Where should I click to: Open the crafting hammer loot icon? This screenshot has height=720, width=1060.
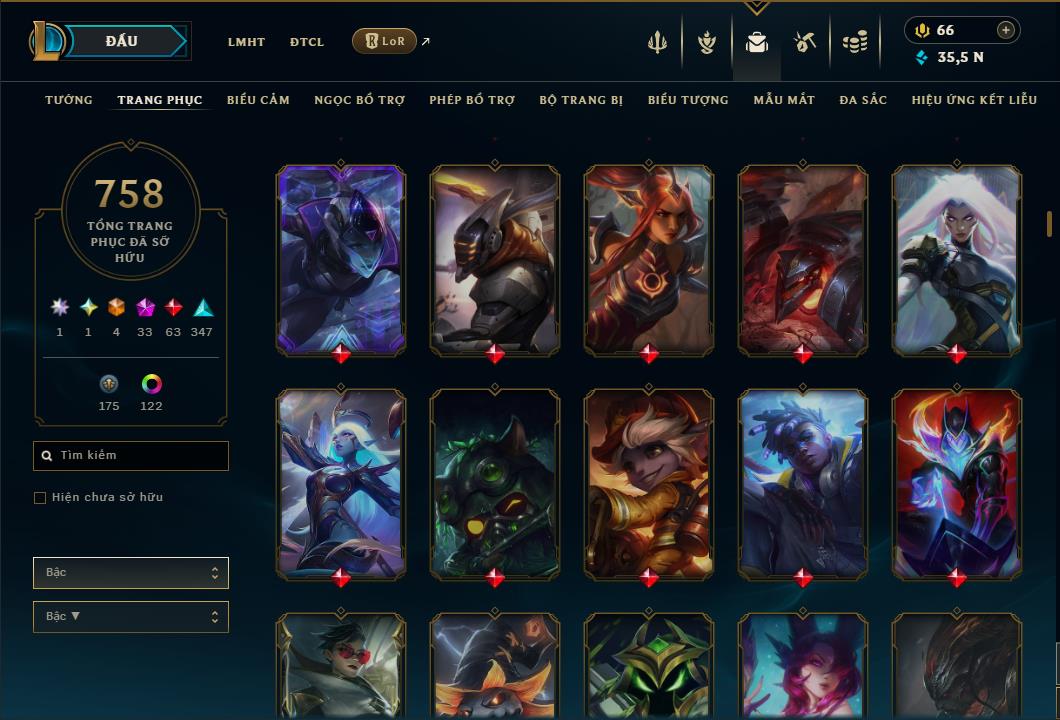click(805, 42)
